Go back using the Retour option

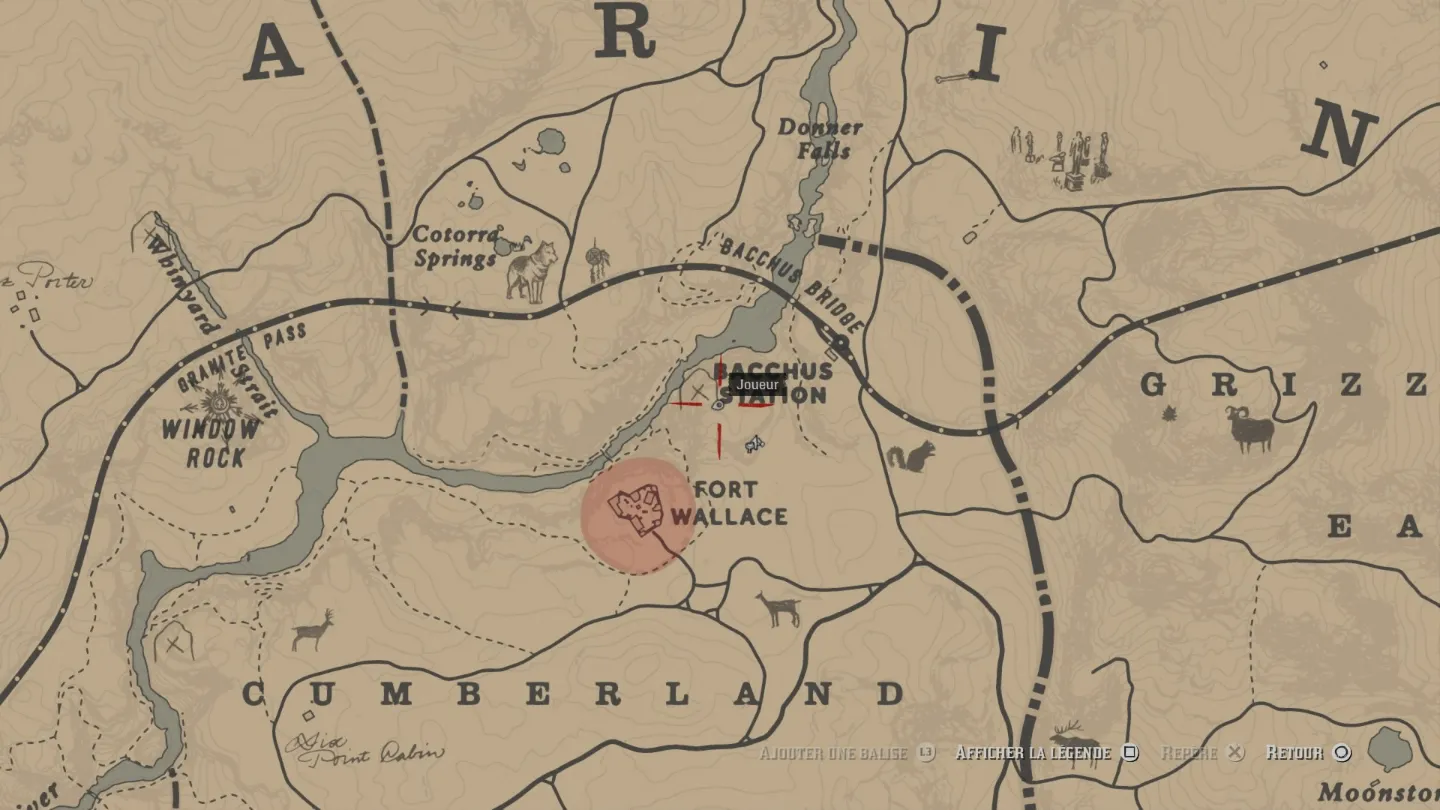coord(1307,753)
